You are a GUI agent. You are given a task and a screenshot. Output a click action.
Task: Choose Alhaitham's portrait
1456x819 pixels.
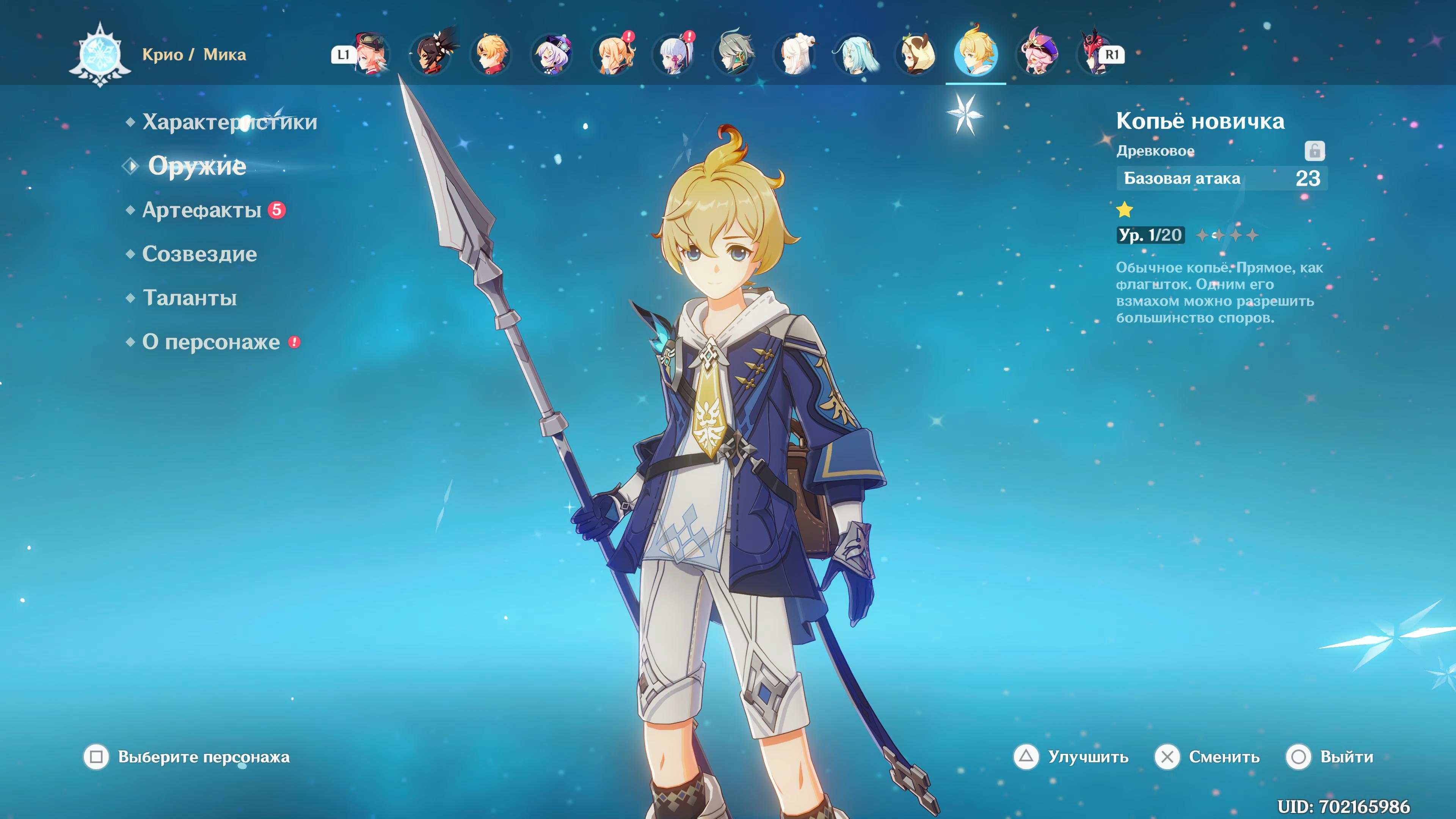(735, 54)
